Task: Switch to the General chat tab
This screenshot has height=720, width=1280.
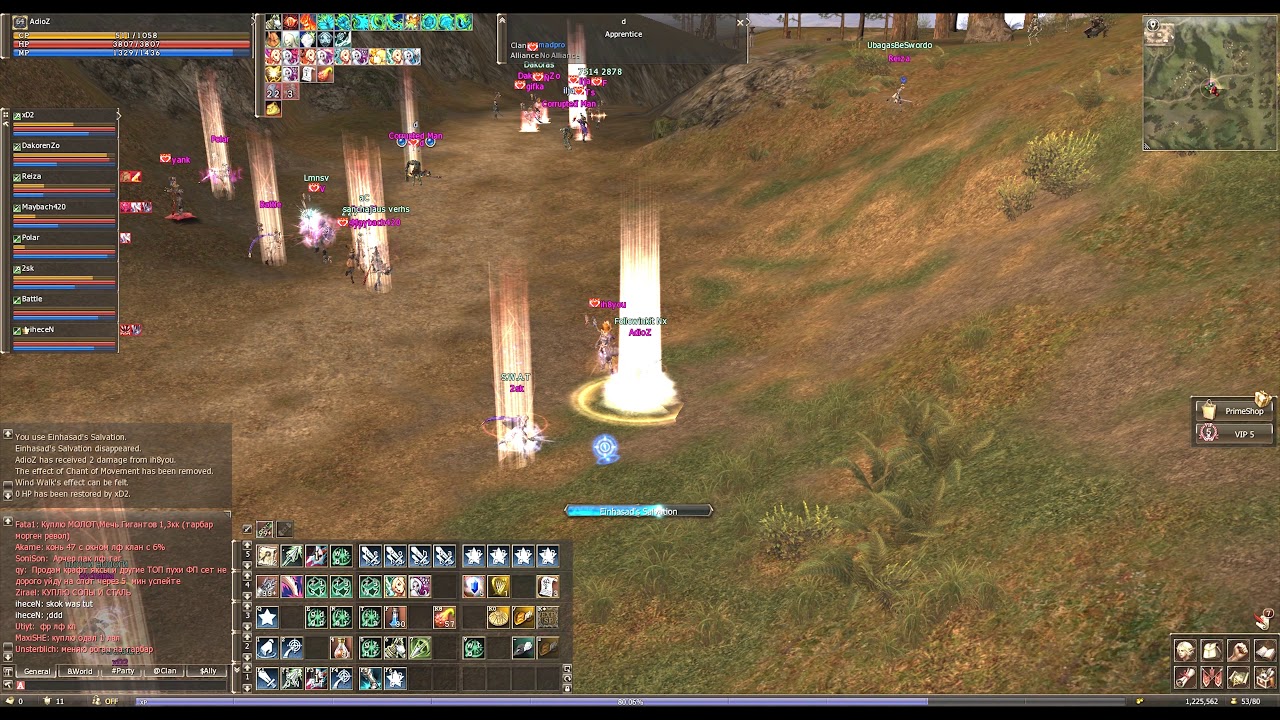Action: click(37, 671)
